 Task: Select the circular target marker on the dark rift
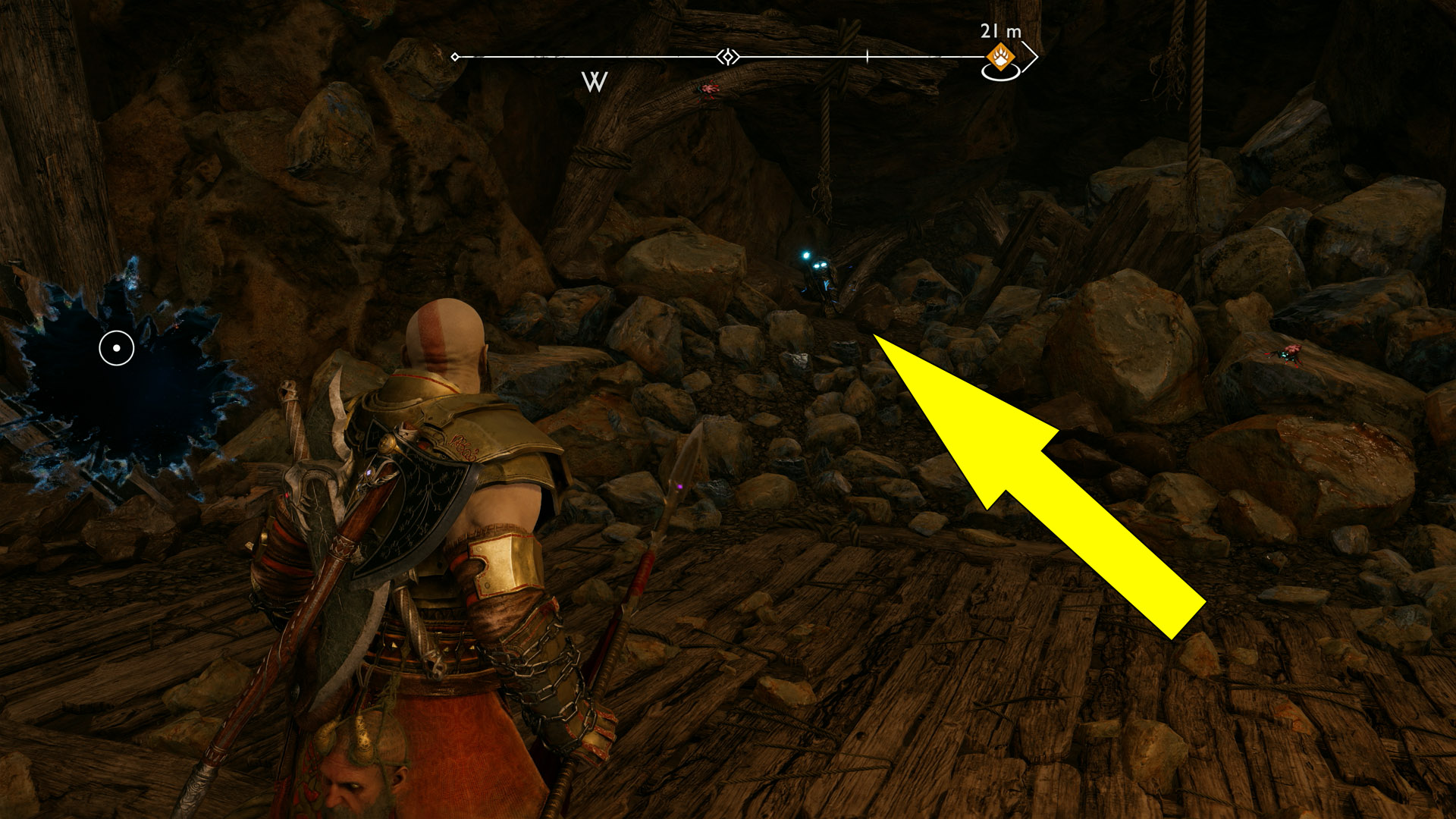click(x=117, y=348)
